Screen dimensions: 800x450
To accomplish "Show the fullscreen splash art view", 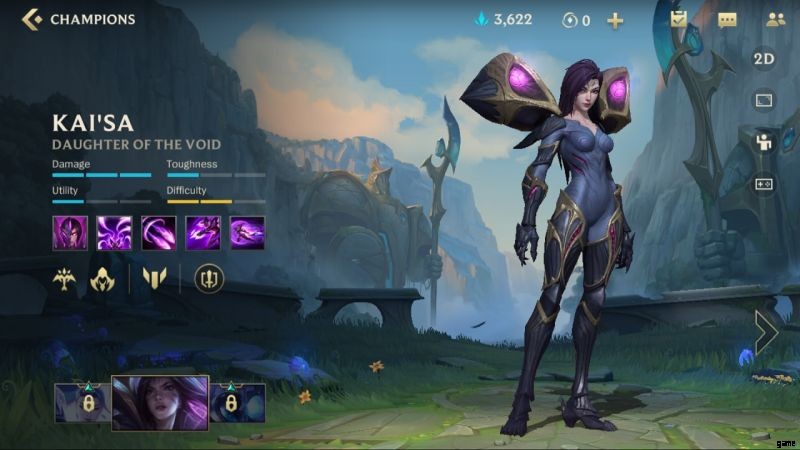I will click(x=763, y=100).
